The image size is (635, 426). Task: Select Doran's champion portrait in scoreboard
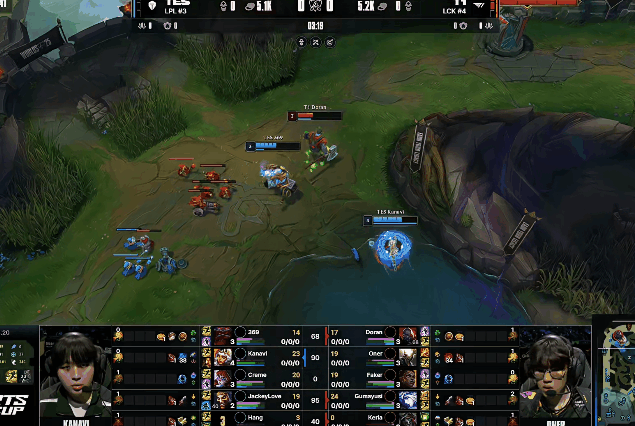tap(407, 333)
